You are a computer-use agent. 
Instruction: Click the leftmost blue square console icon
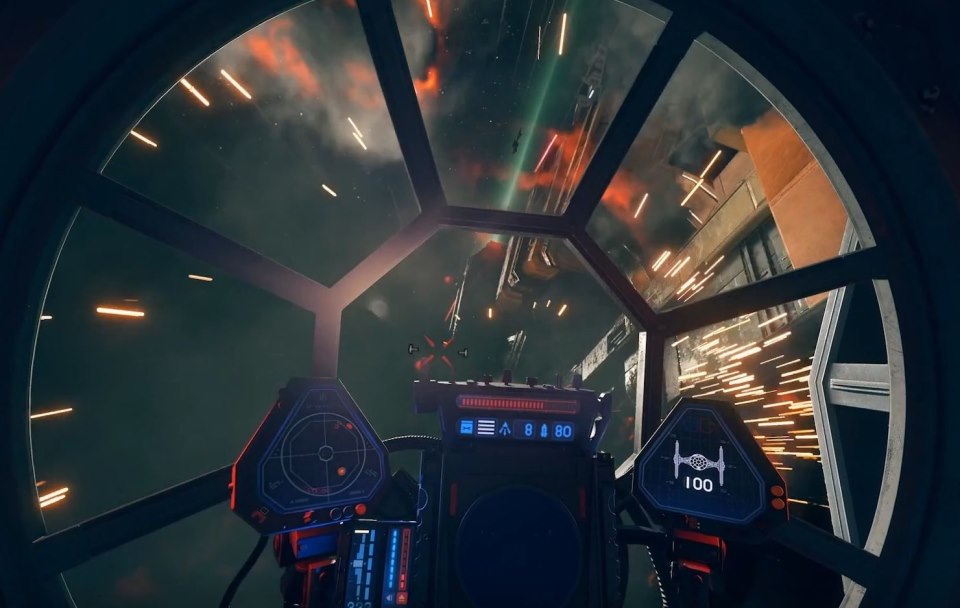tap(466, 428)
